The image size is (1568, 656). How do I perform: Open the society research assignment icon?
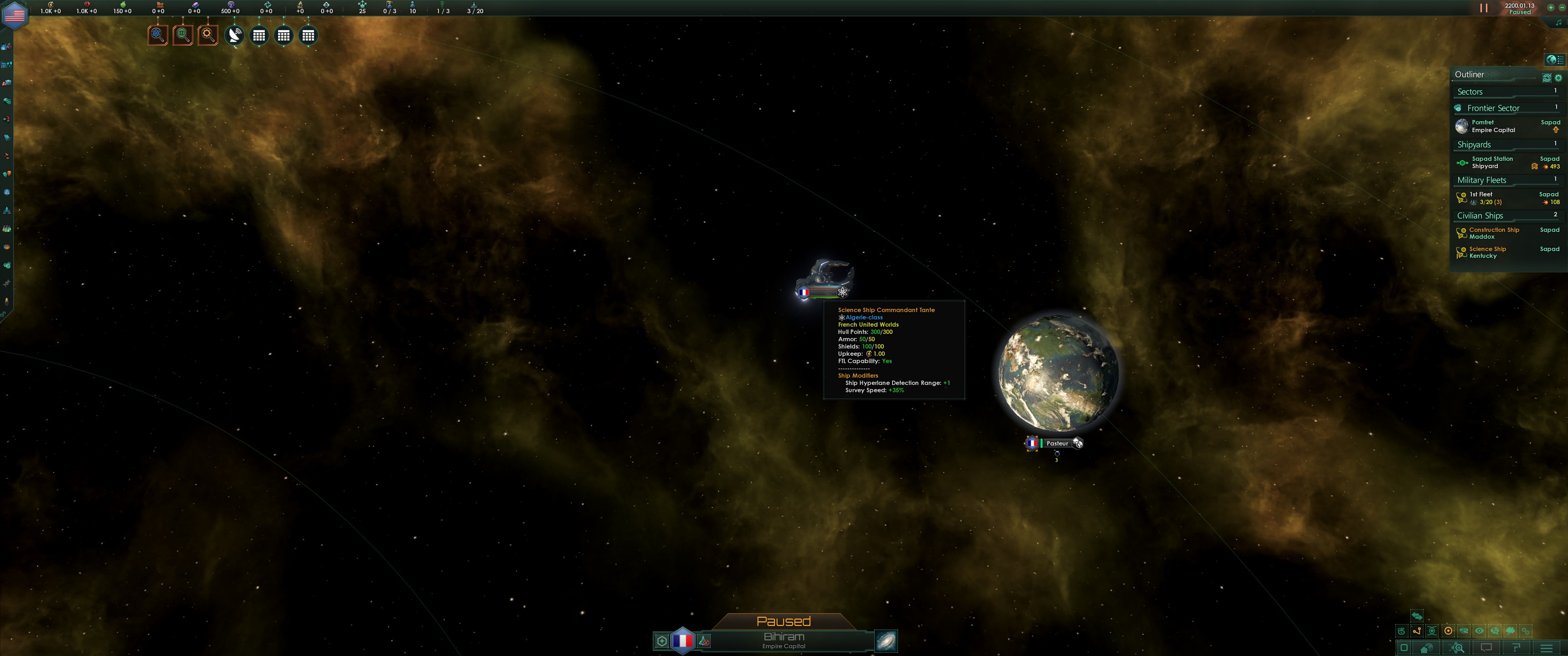(184, 35)
